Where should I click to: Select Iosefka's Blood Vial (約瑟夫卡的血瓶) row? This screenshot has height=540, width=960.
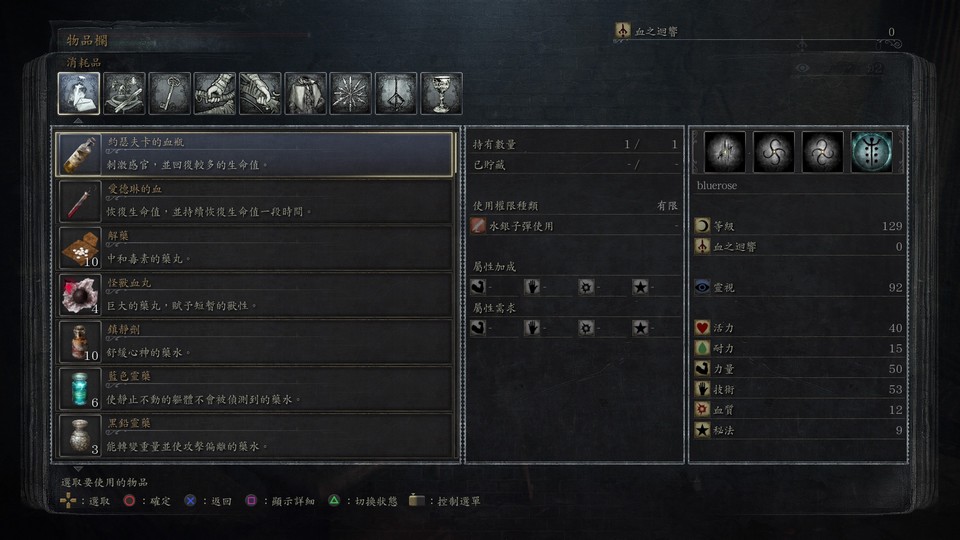(256, 155)
